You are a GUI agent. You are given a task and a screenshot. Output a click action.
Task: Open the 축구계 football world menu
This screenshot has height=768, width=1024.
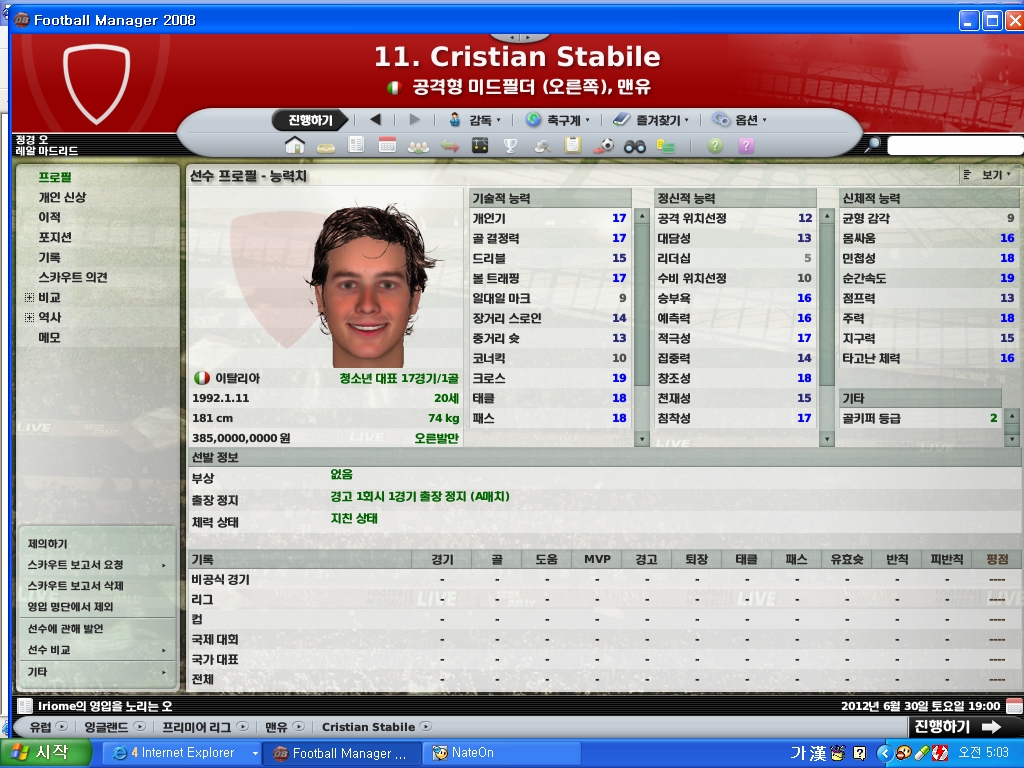[557, 120]
